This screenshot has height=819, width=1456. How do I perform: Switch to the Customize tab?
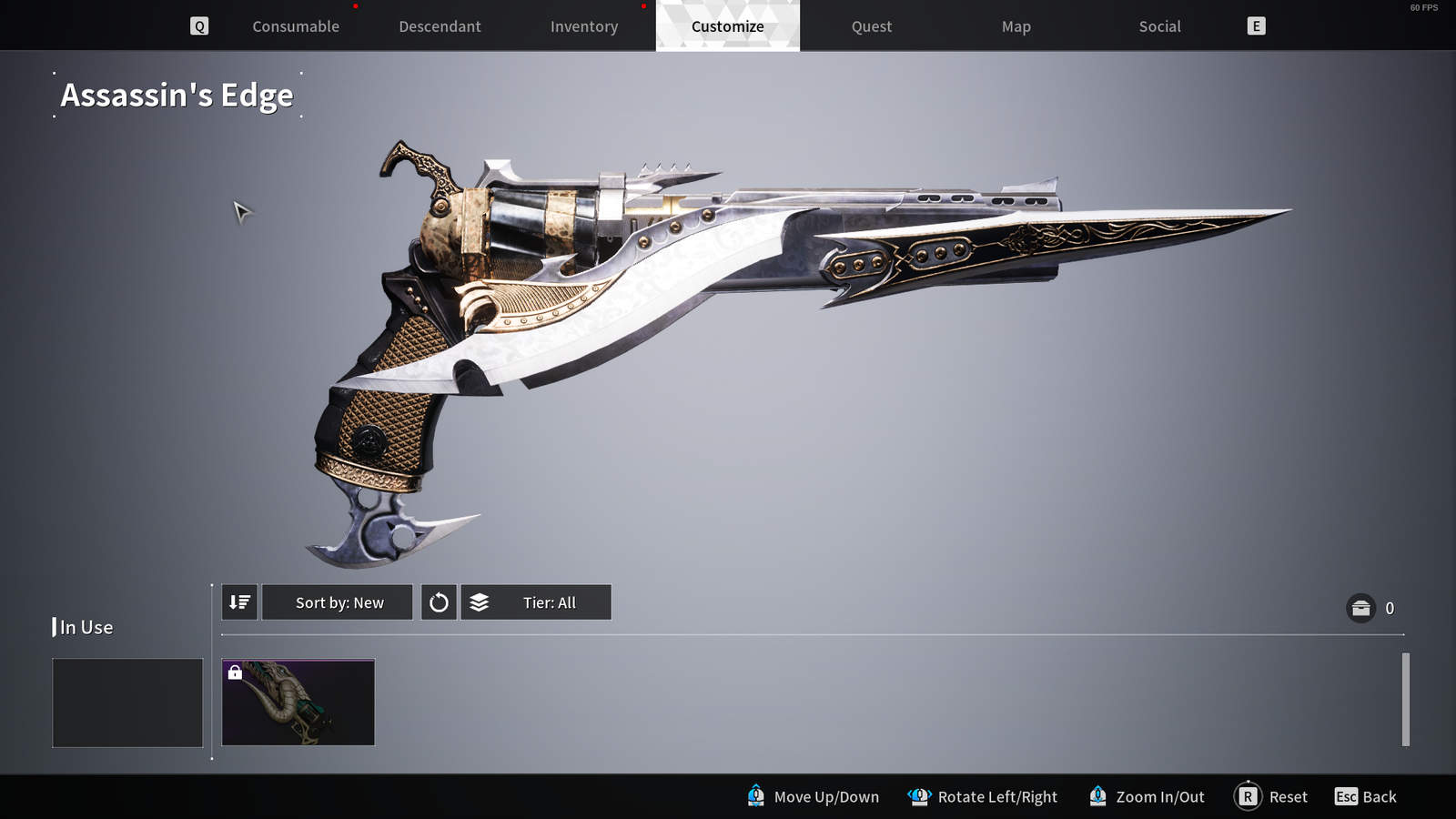click(x=726, y=26)
